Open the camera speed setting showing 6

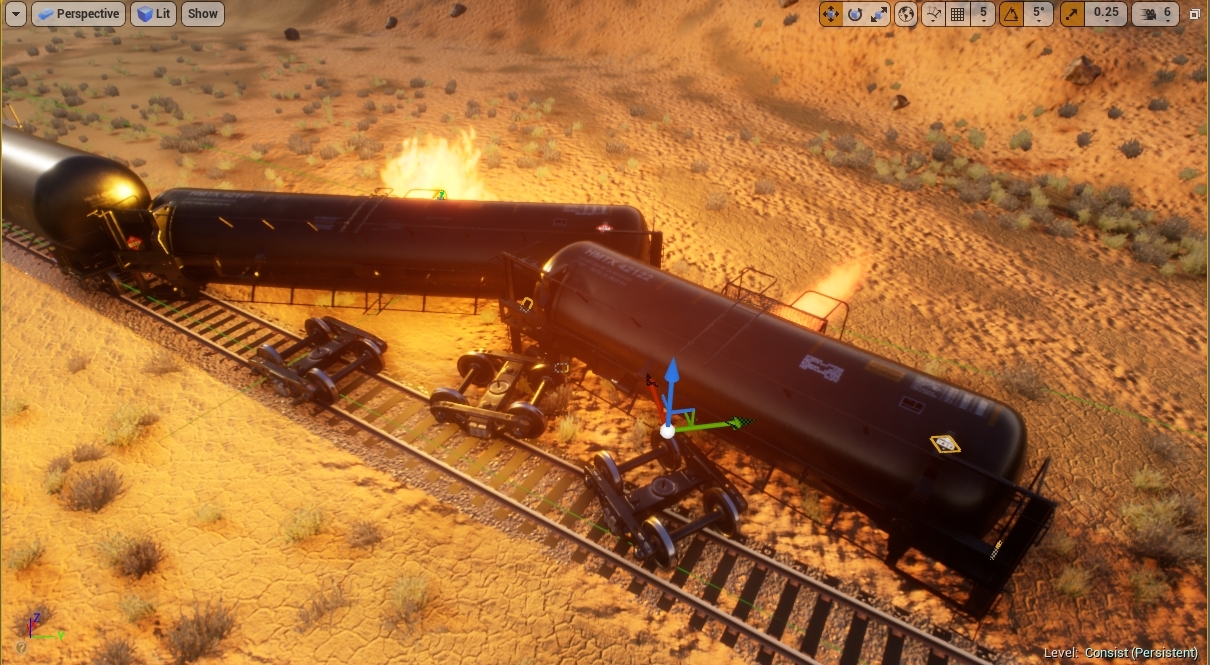1155,14
